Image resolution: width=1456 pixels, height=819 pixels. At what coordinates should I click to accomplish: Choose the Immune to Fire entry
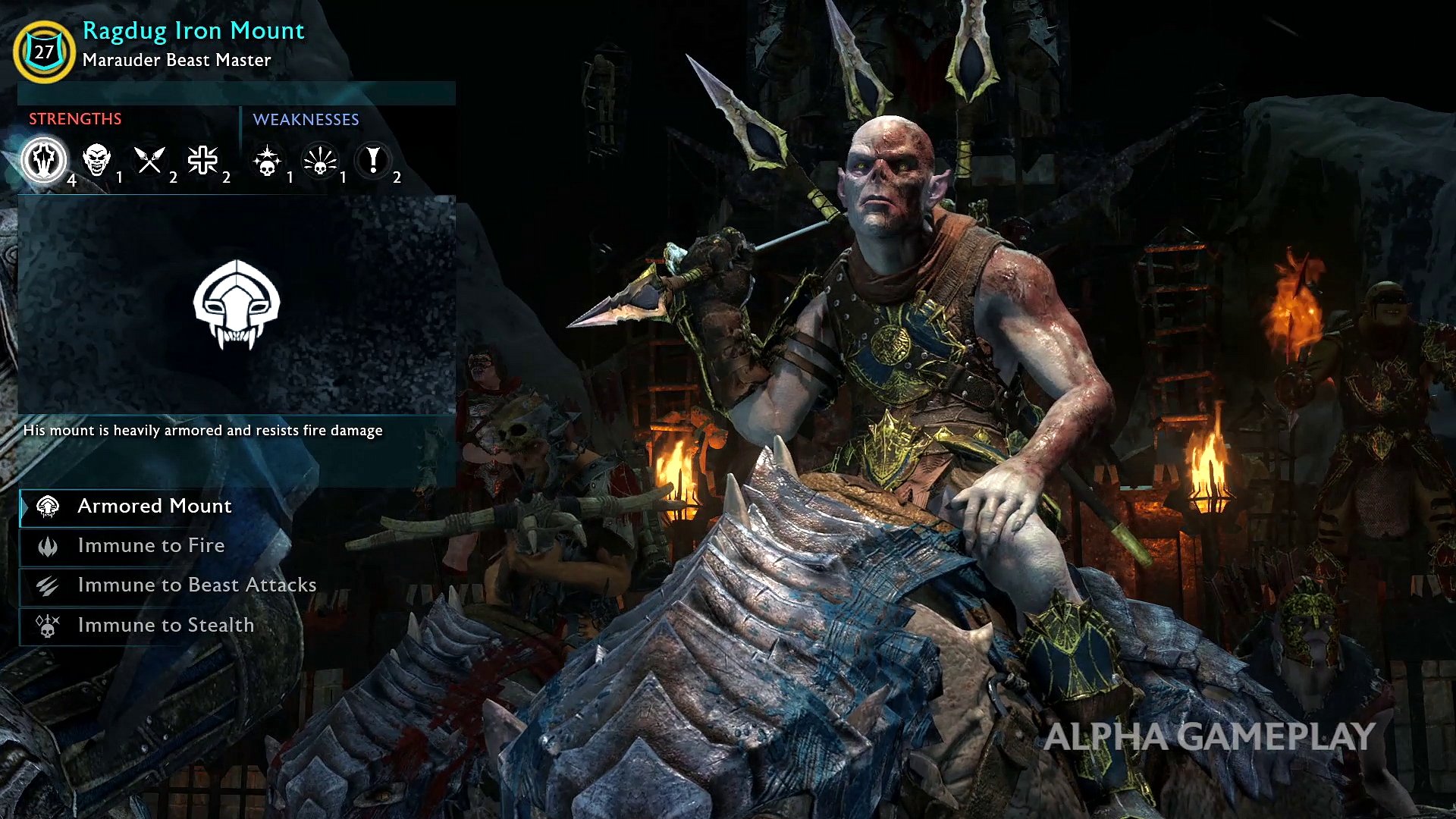151,546
